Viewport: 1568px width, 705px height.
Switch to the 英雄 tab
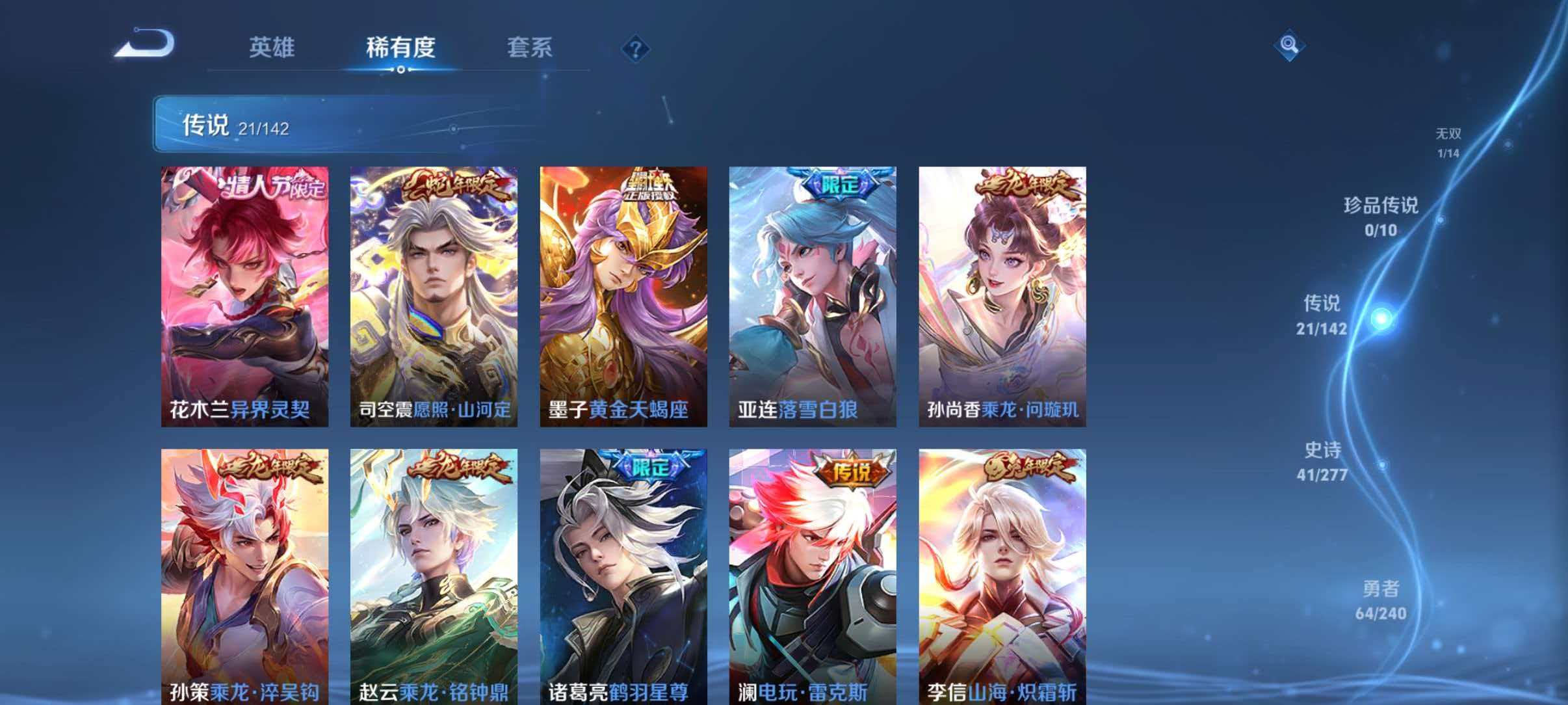[x=272, y=47]
